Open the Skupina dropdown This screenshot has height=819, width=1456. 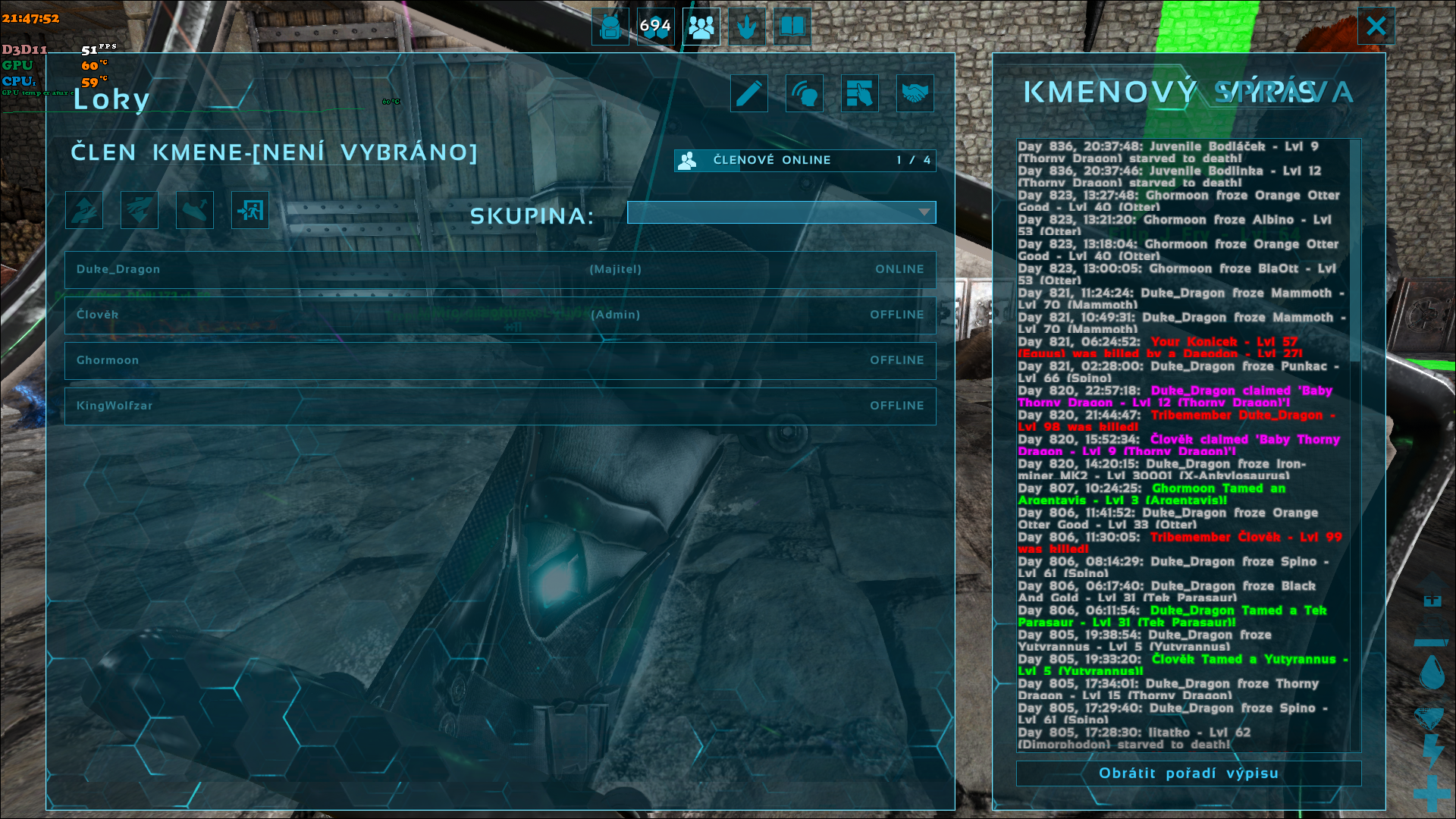[x=781, y=212]
